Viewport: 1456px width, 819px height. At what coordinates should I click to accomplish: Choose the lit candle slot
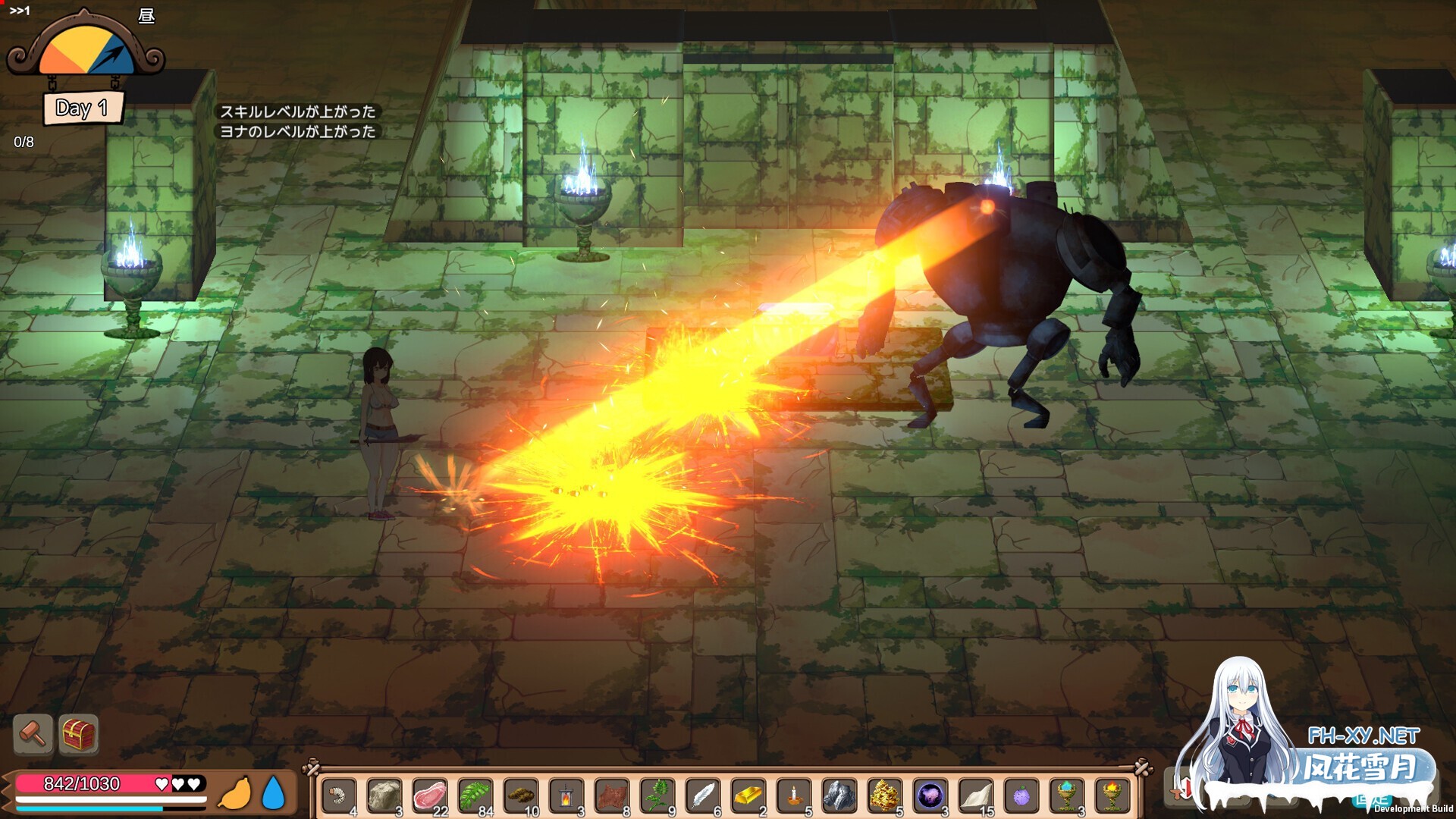pyautogui.click(x=793, y=796)
